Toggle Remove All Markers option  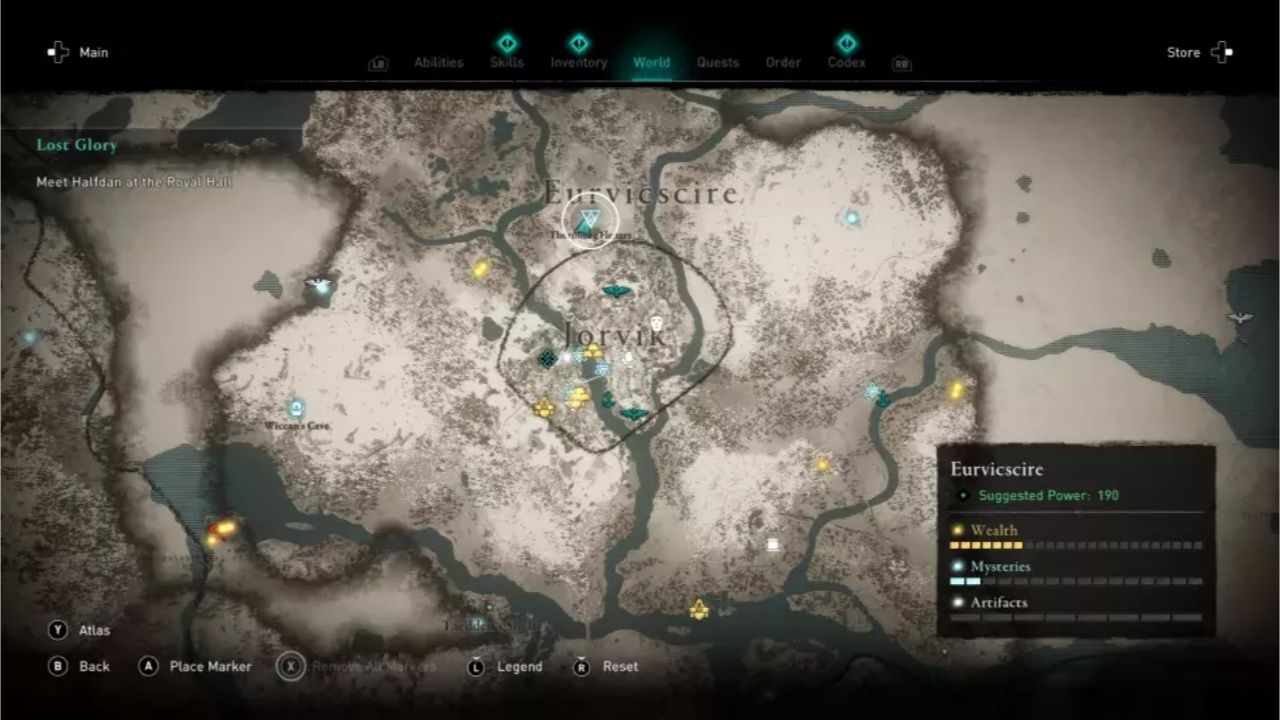[x=290, y=666]
